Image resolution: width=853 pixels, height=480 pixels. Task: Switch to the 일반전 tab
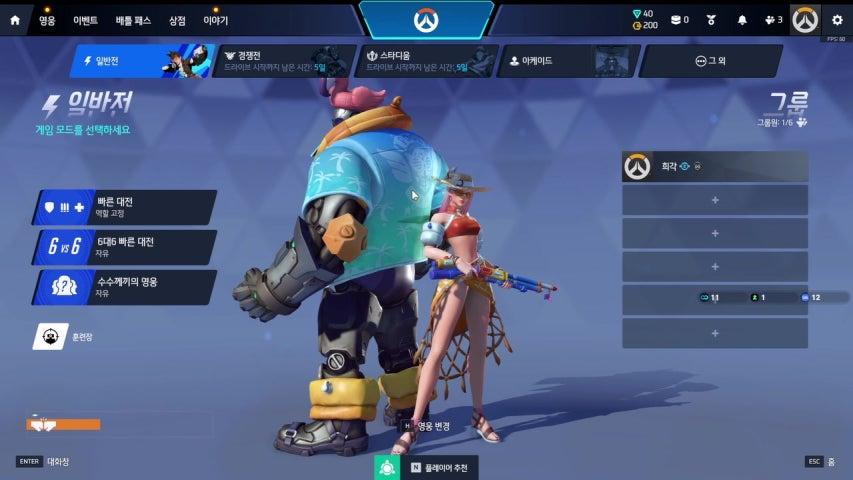pos(140,61)
